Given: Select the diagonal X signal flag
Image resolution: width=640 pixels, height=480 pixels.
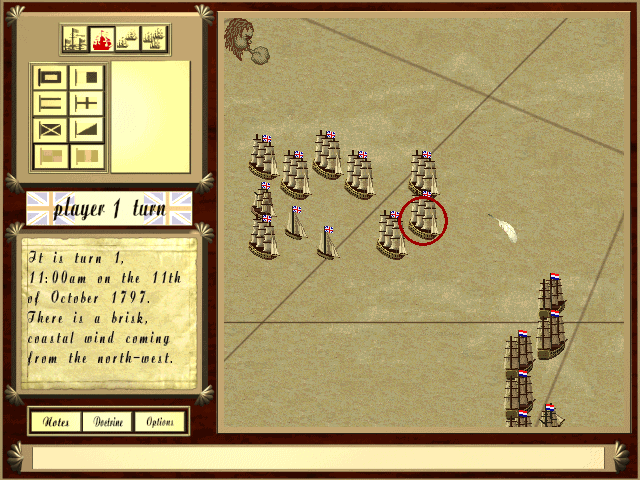Looking at the screenshot, I should [x=51, y=129].
